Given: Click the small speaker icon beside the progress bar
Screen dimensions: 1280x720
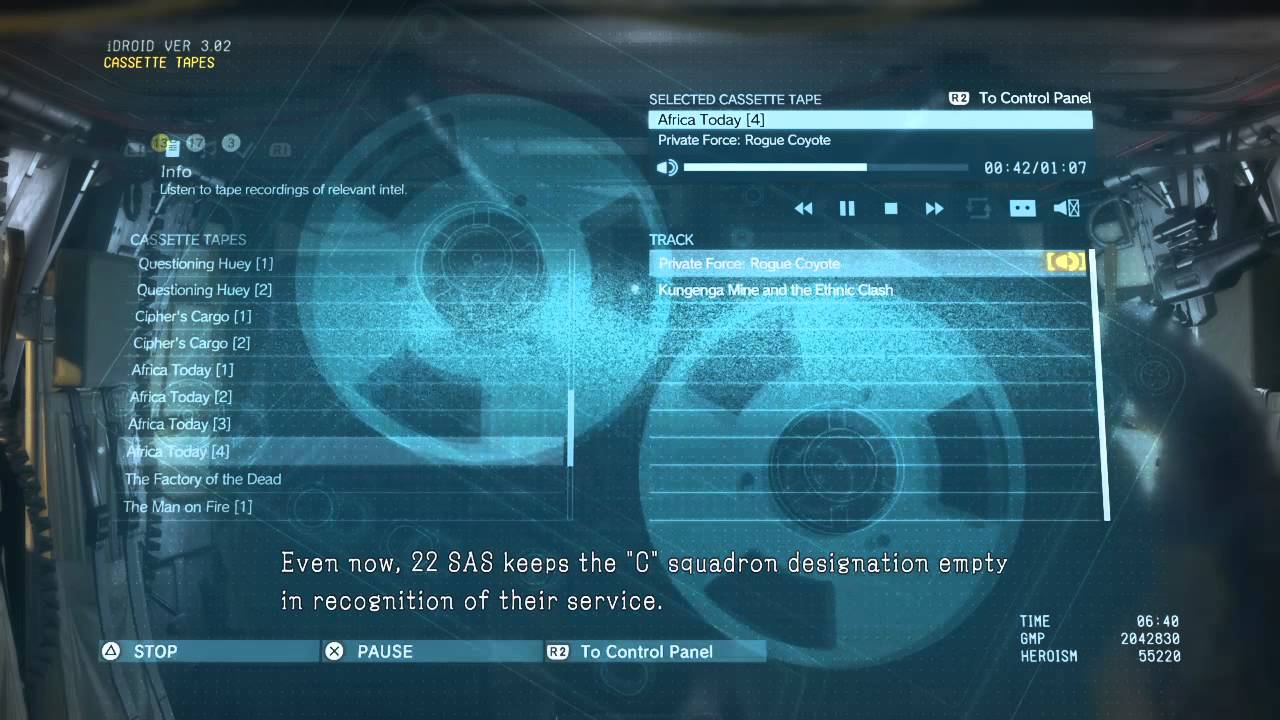Looking at the screenshot, I should [x=668, y=167].
